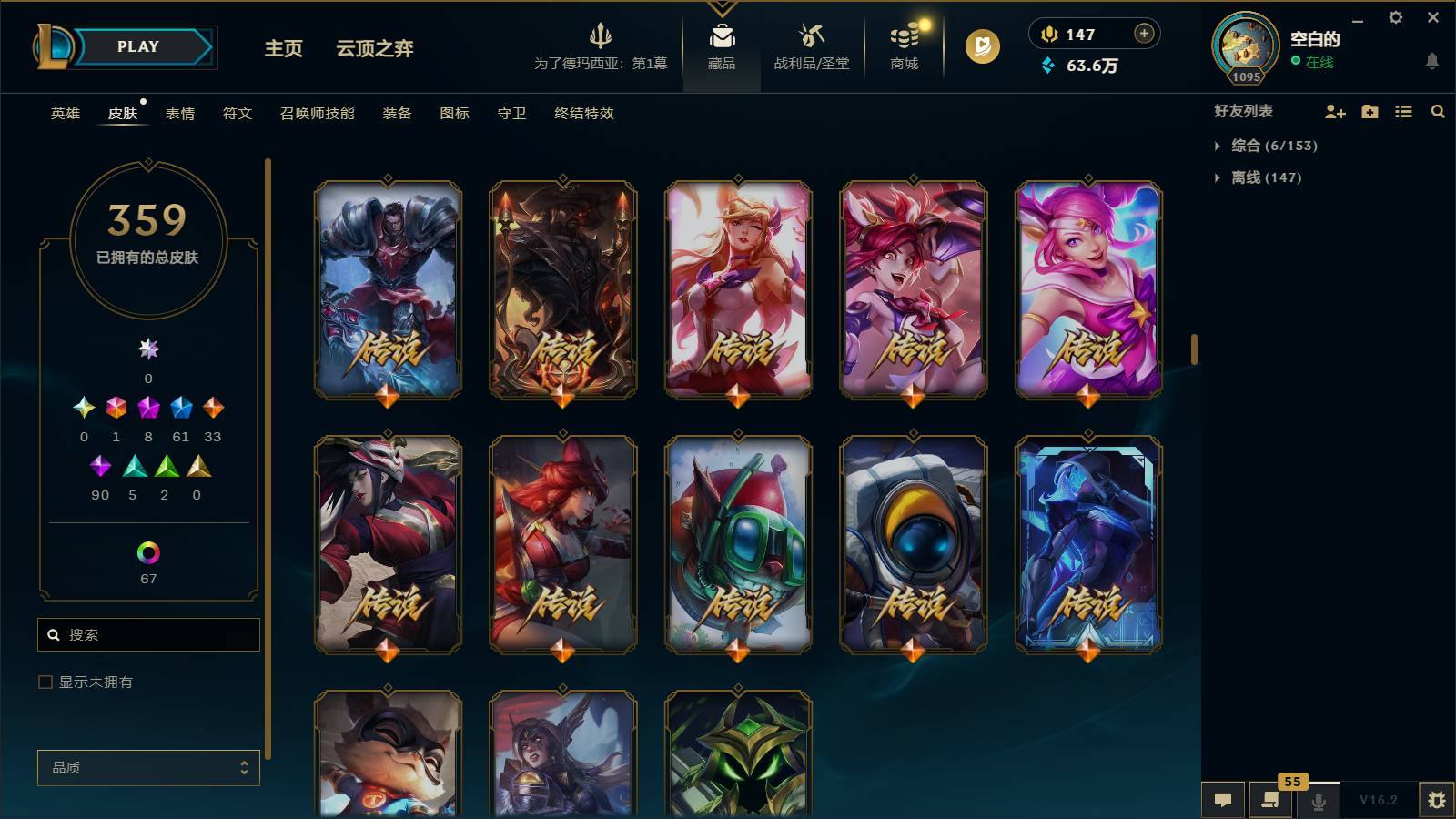Switch to the 表情 tab
This screenshot has width=1456, height=819.
(x=182, y=114)
